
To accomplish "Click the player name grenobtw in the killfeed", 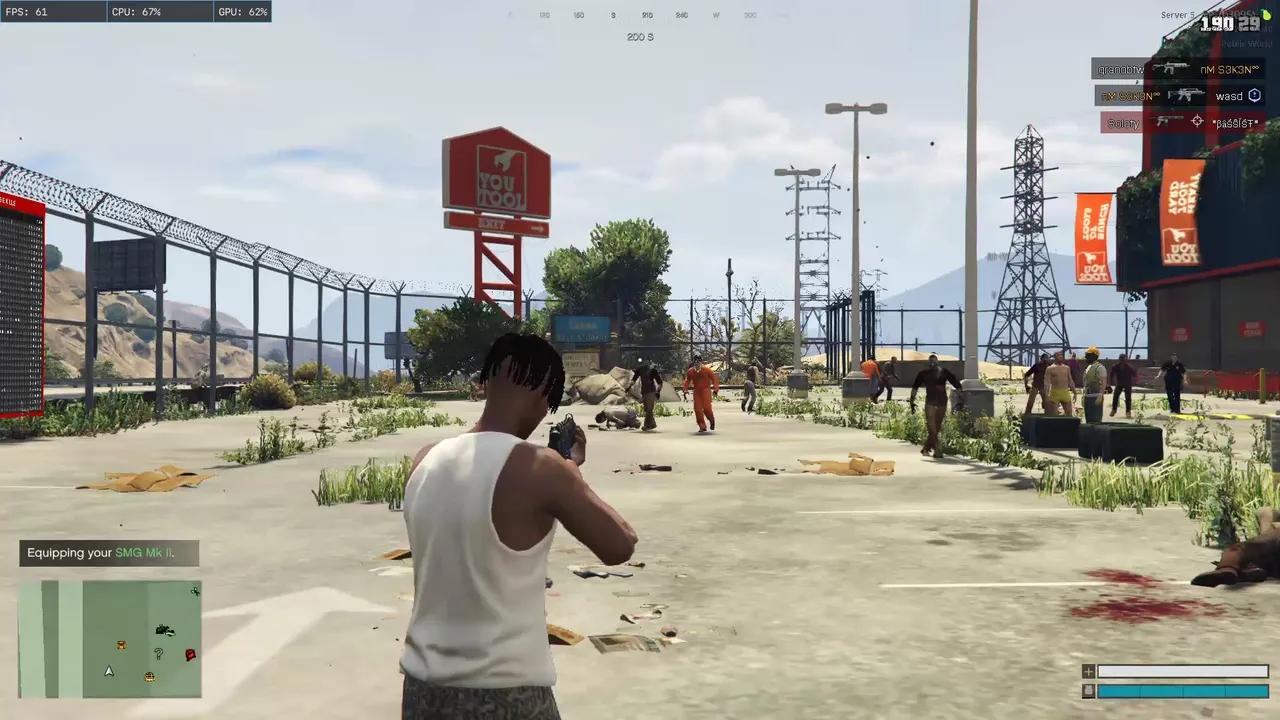I will pos(1121,69).
